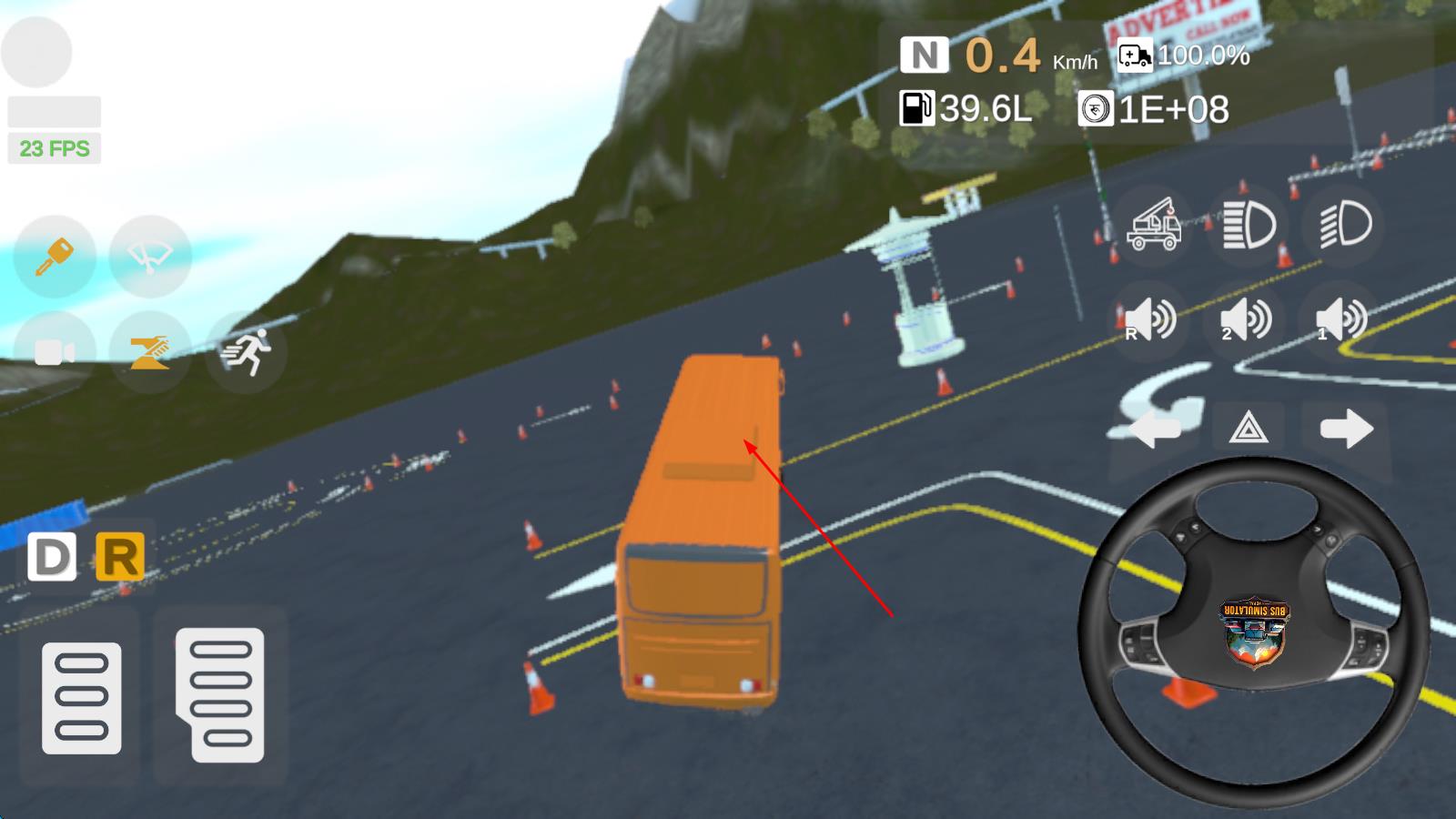Screen dimensions: 1456x819
Task: Turn on high beam headlights
Action: click(1249, 225)
